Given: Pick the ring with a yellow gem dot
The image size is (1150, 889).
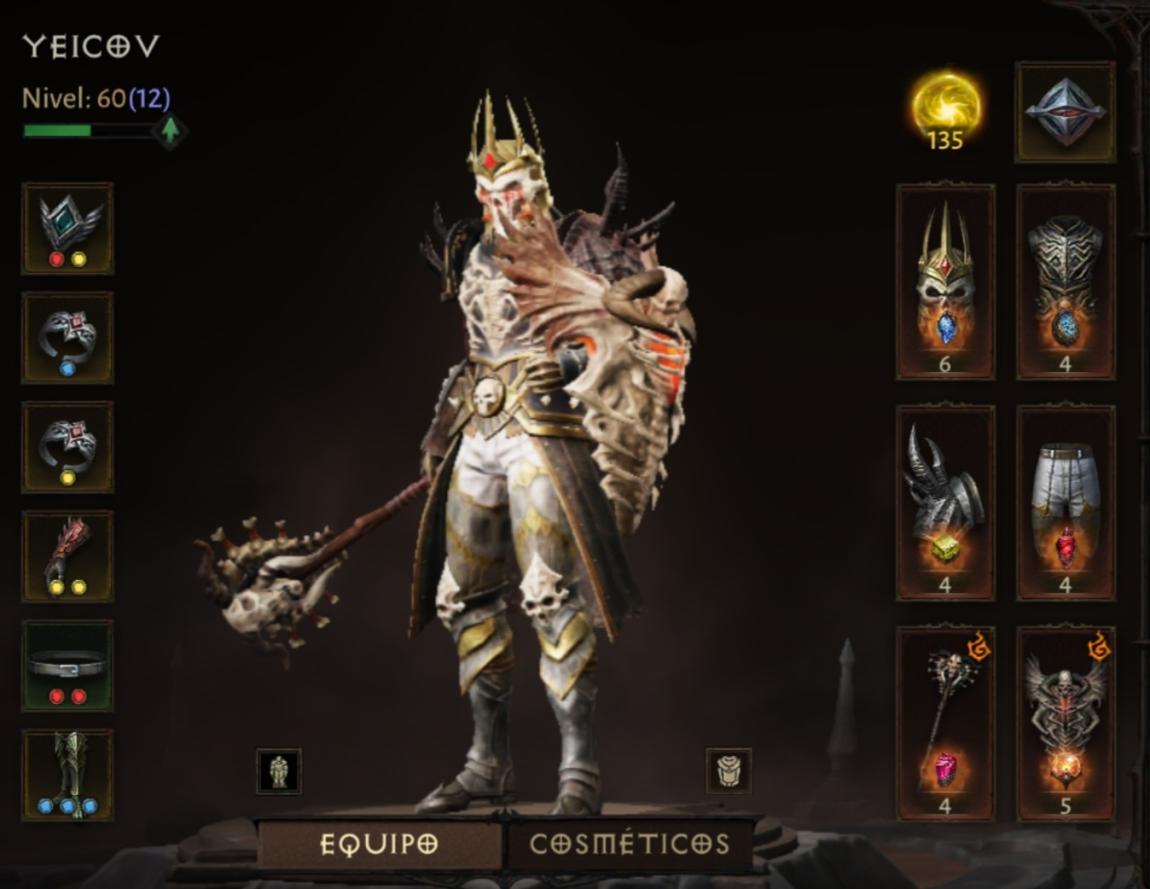Looking at the screenshot, I should 68,447.
